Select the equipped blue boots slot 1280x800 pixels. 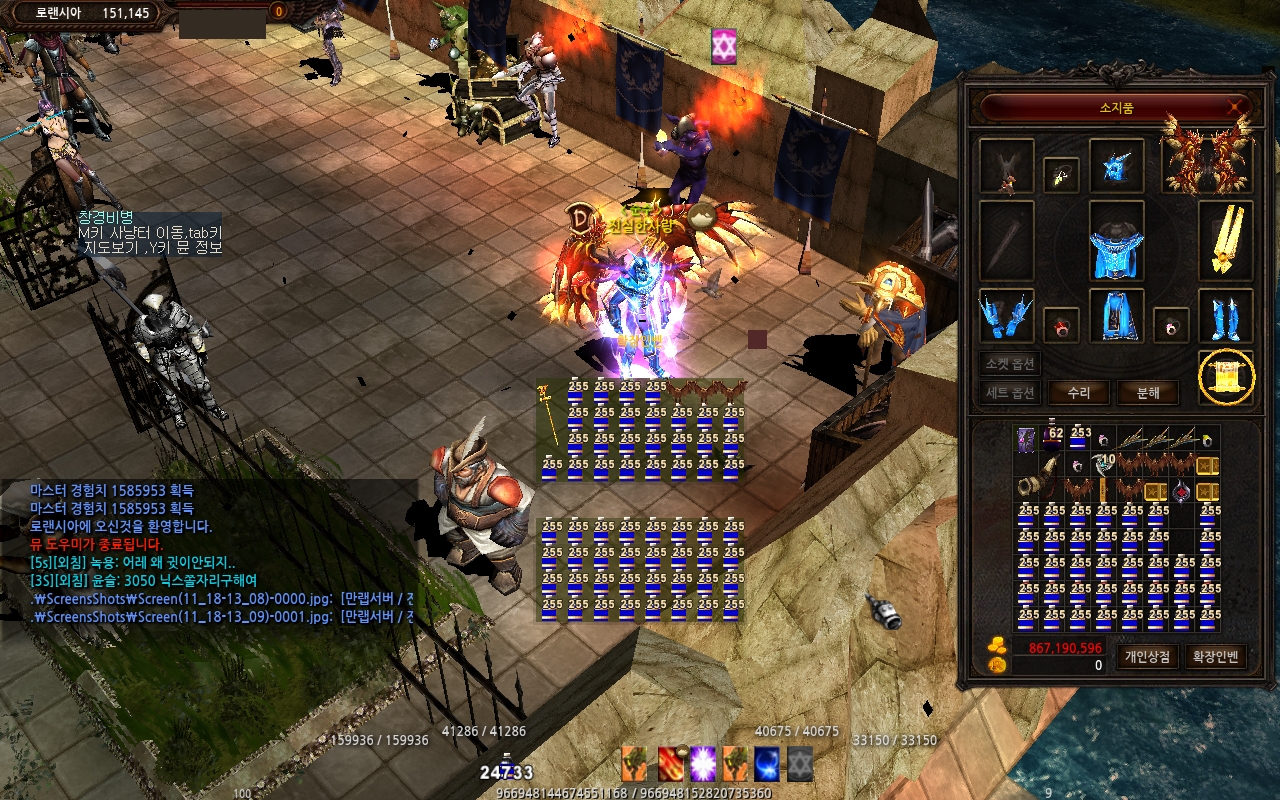tap(1225, 316)
